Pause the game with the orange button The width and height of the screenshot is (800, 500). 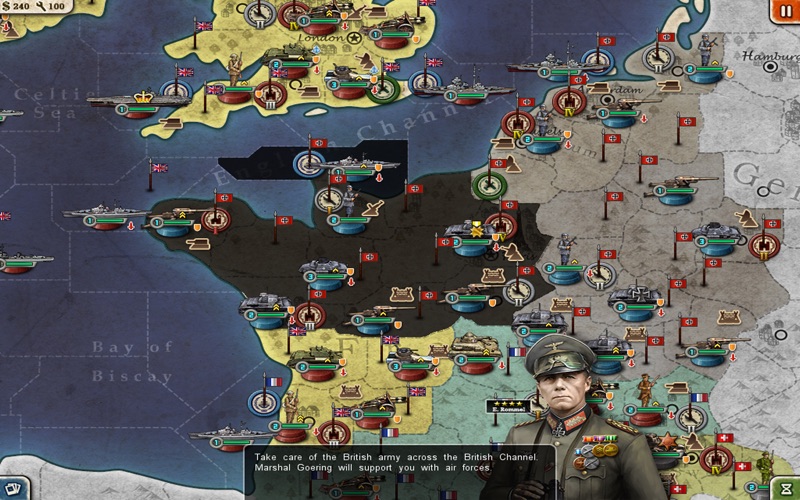tap(783, 10)
